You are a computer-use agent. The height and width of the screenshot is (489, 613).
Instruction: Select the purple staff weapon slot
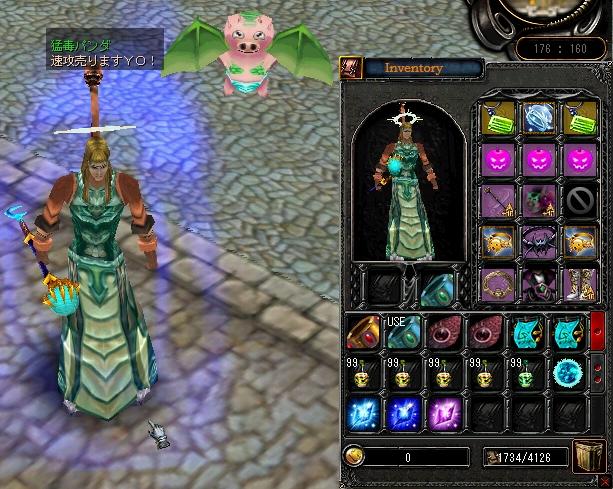[498, 198]
